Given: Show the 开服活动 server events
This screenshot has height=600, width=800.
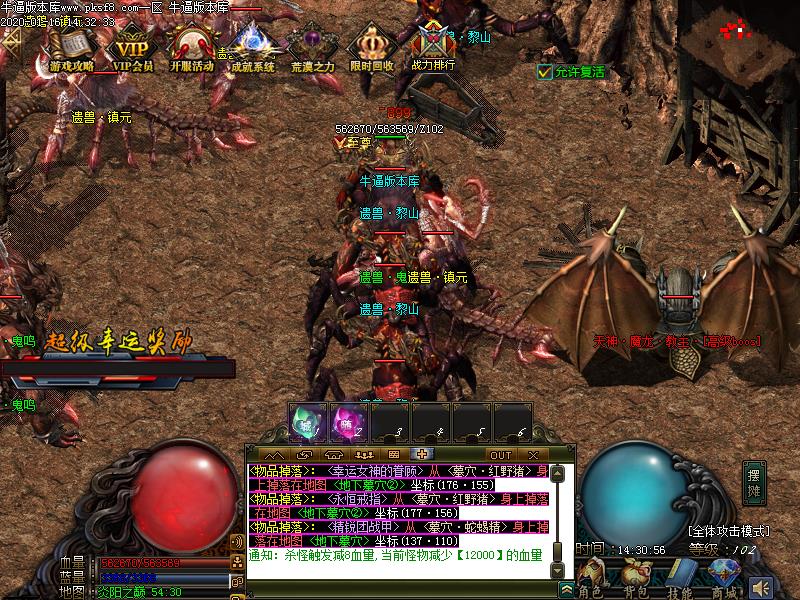Looking at the screenshot, I should pos(191,47).
